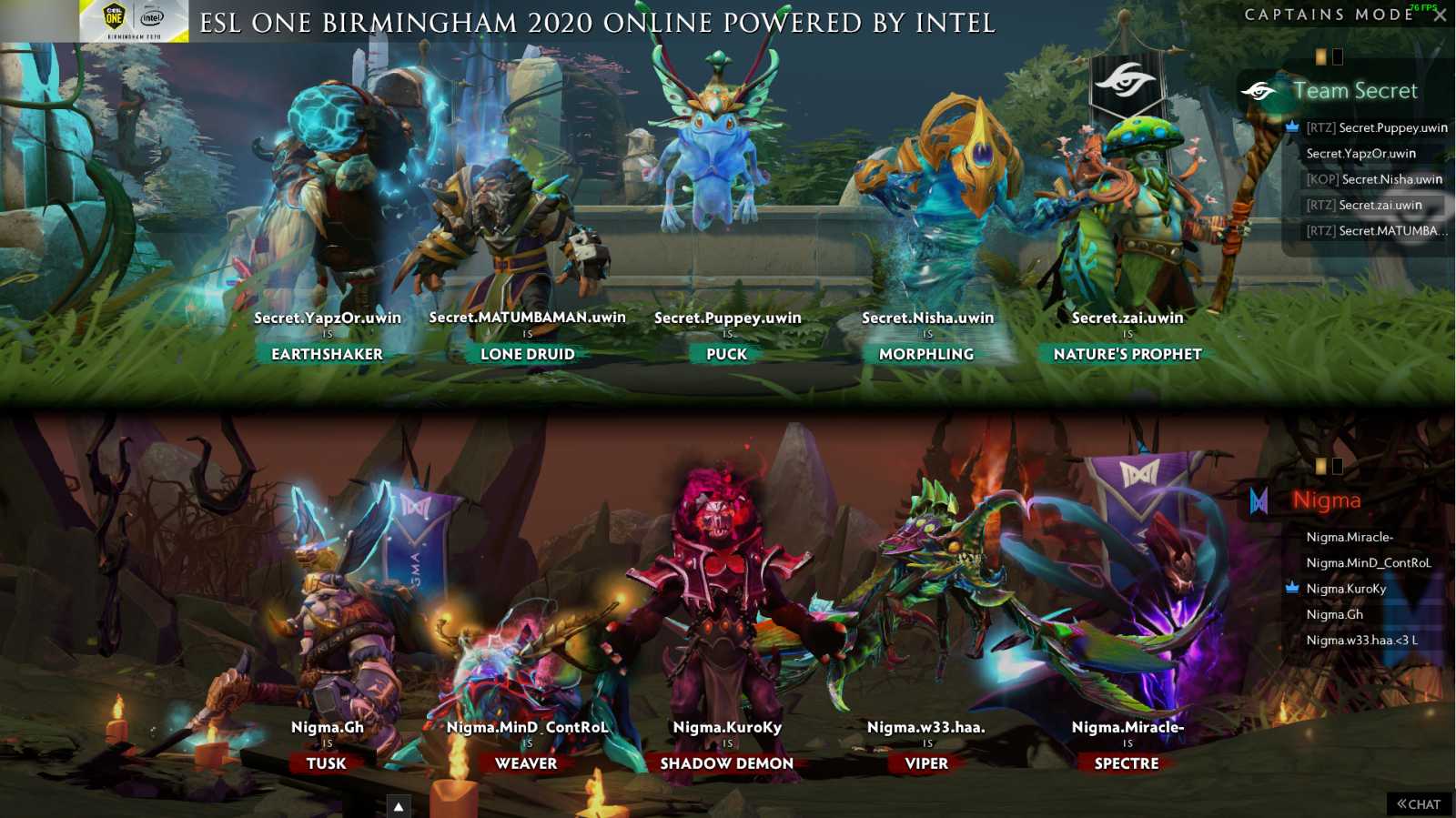Screen dimensions: 1456x818
Task: Click the CAPTAINS MODE label
Action: (x=1329, y=14)
